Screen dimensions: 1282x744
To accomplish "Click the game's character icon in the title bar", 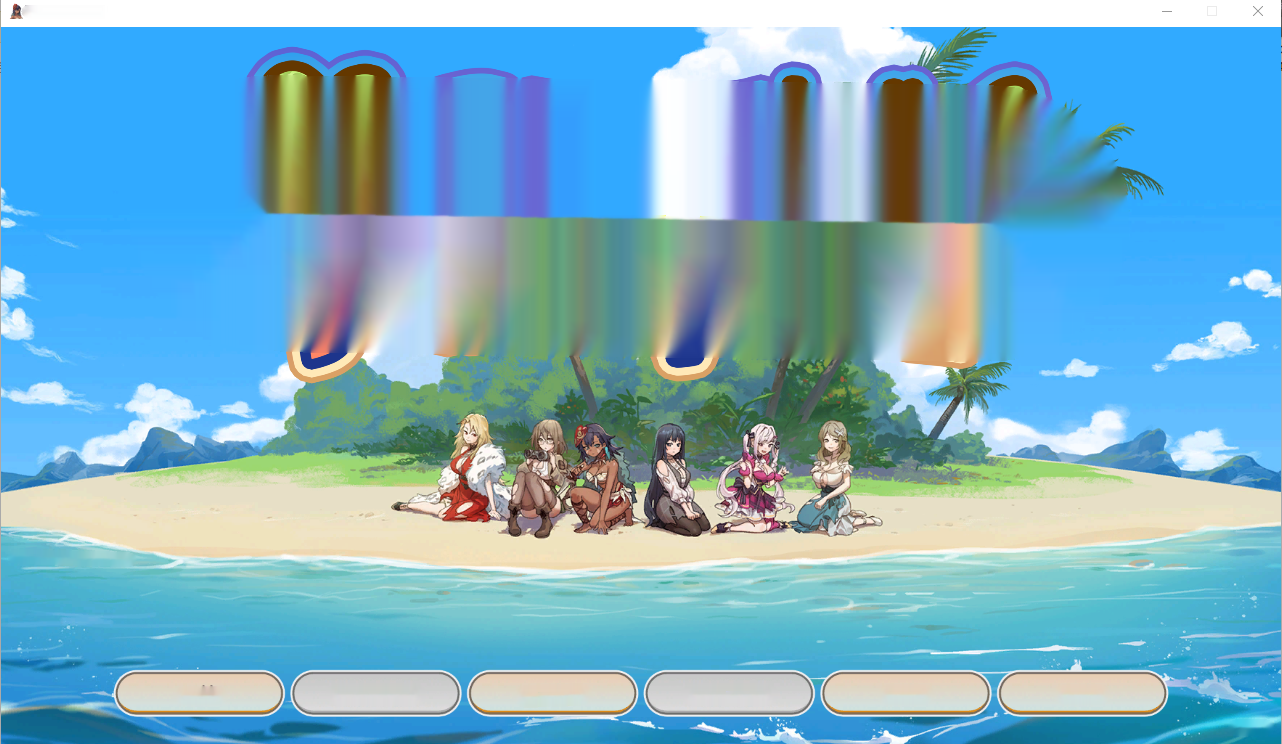I will tap(14, 10).
